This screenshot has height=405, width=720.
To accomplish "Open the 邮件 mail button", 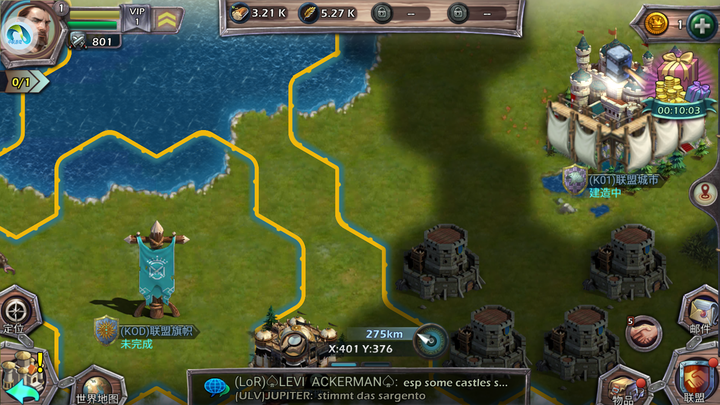I will (x=700, y=312).
